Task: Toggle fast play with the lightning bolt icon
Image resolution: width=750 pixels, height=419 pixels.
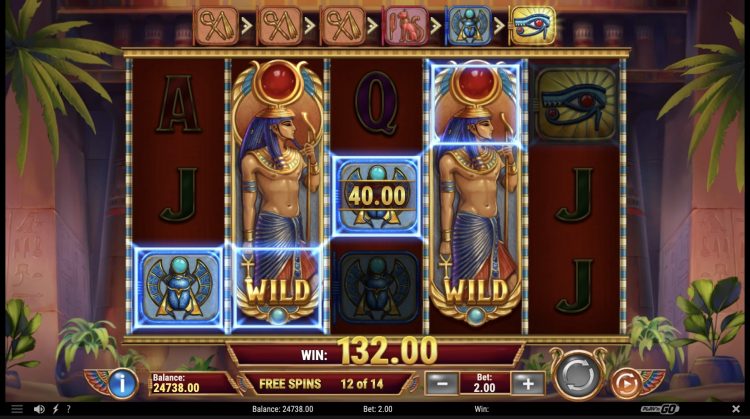Action: 54,409
